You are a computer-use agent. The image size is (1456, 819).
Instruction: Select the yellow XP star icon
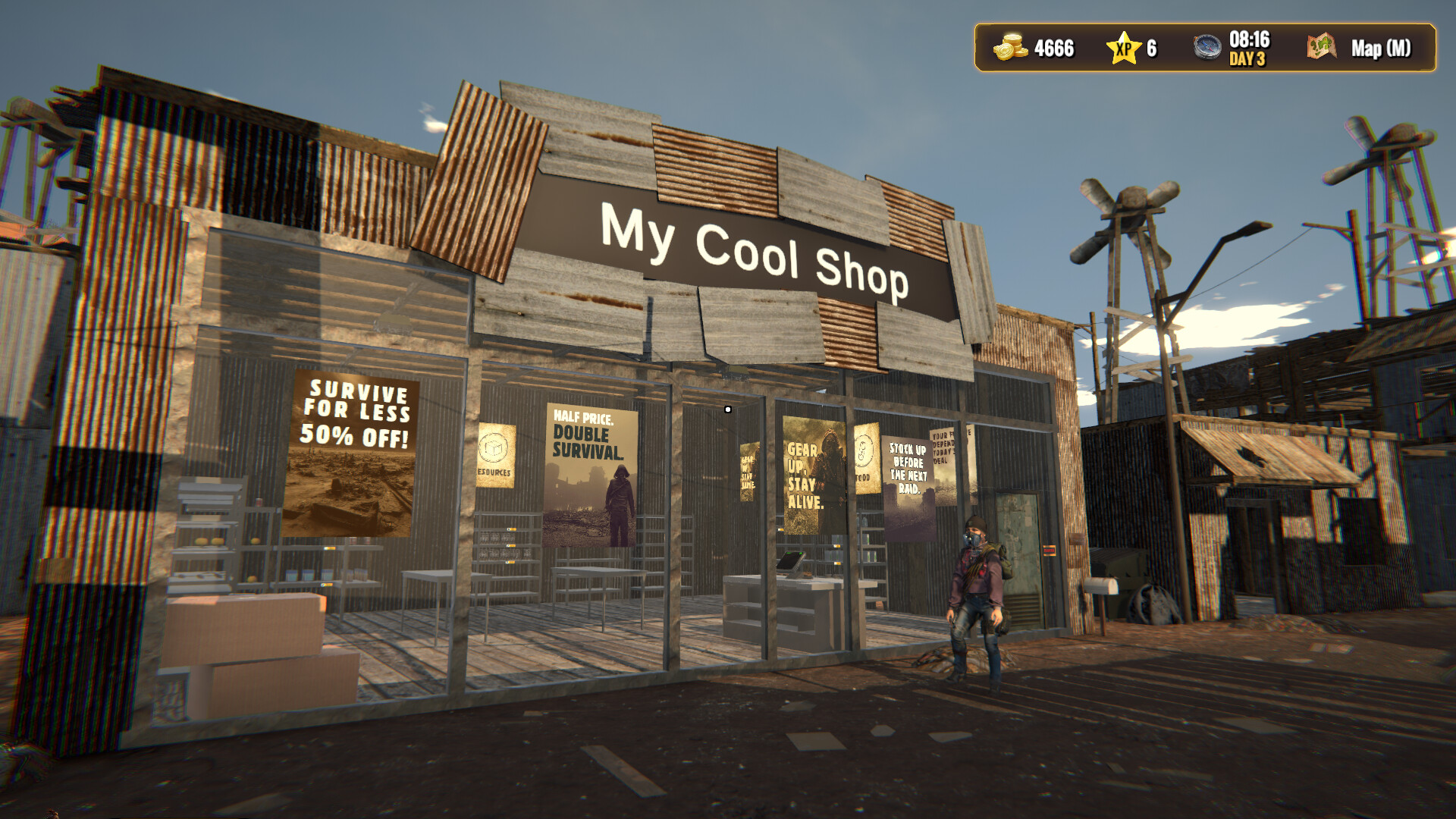pos(1122,48)
